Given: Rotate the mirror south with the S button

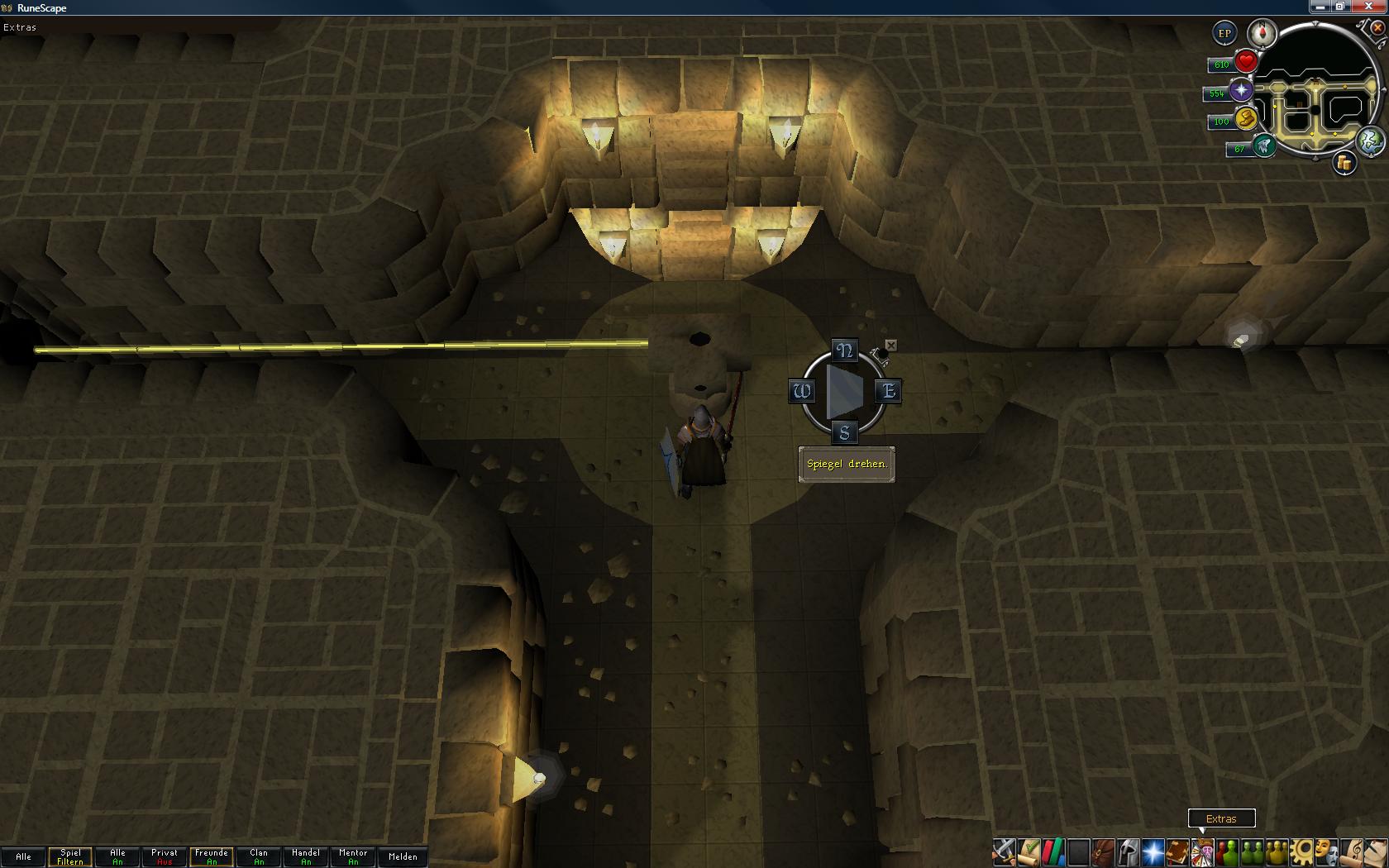Looking at the screenshot, I should pos(844,432).
